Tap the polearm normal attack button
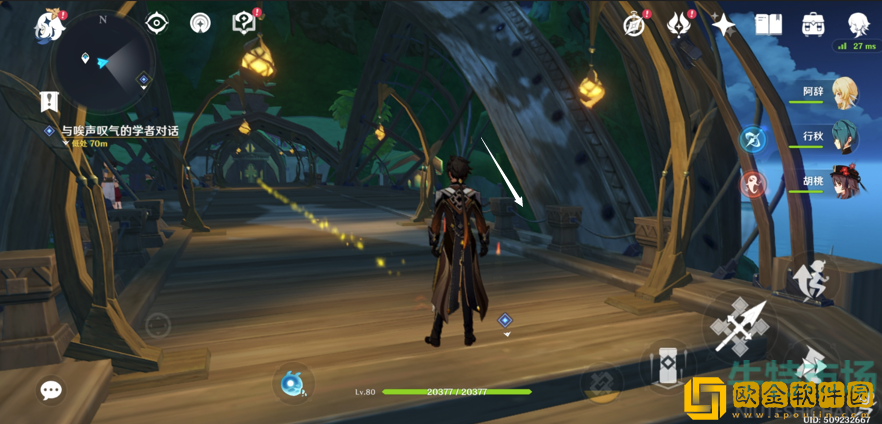The width and height of the screenshot is (882, 424). (x=741, y=323)
